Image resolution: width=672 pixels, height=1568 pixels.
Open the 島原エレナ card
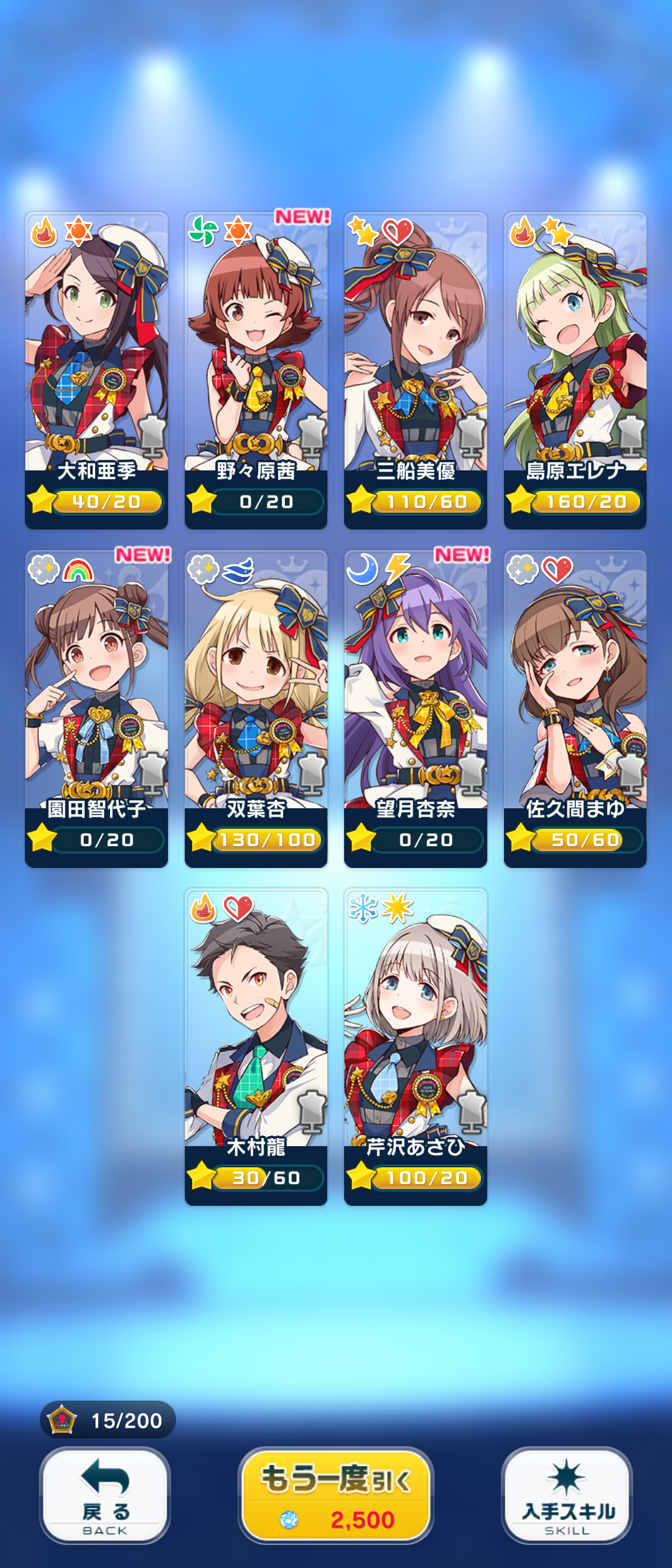tap(575, 370)
